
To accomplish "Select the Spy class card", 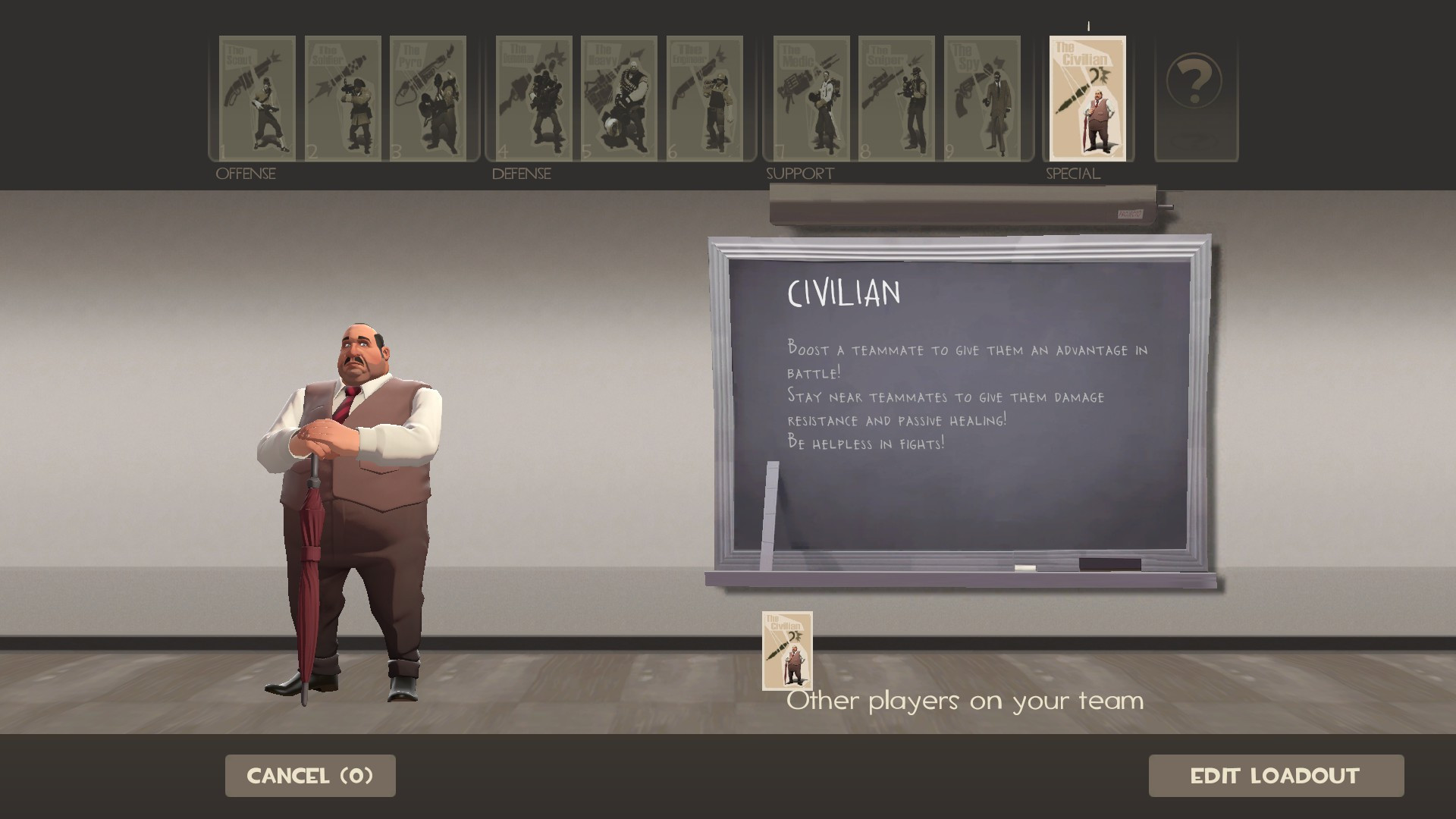I will (984, 99).
